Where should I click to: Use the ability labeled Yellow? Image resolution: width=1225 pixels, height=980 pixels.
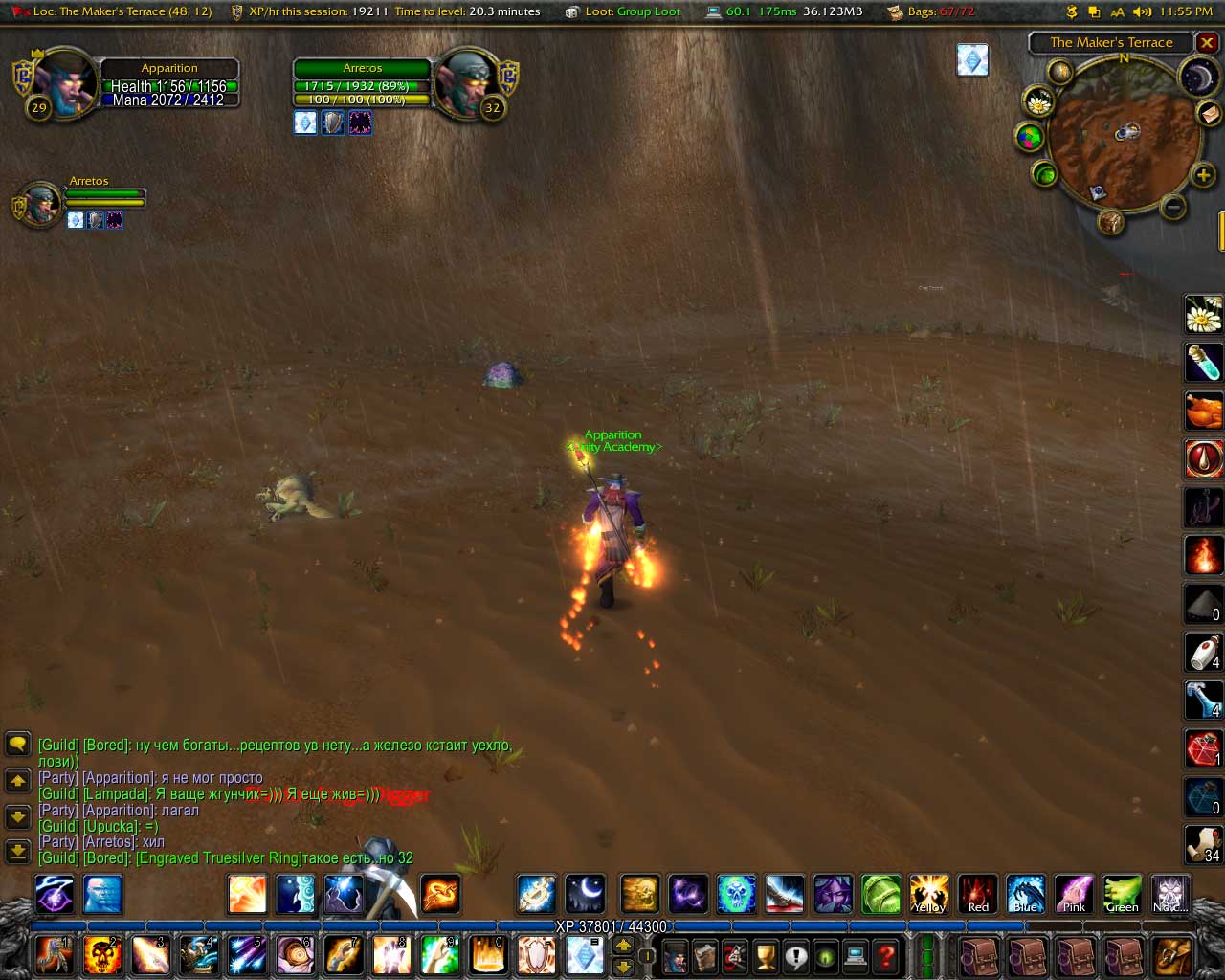928,895
